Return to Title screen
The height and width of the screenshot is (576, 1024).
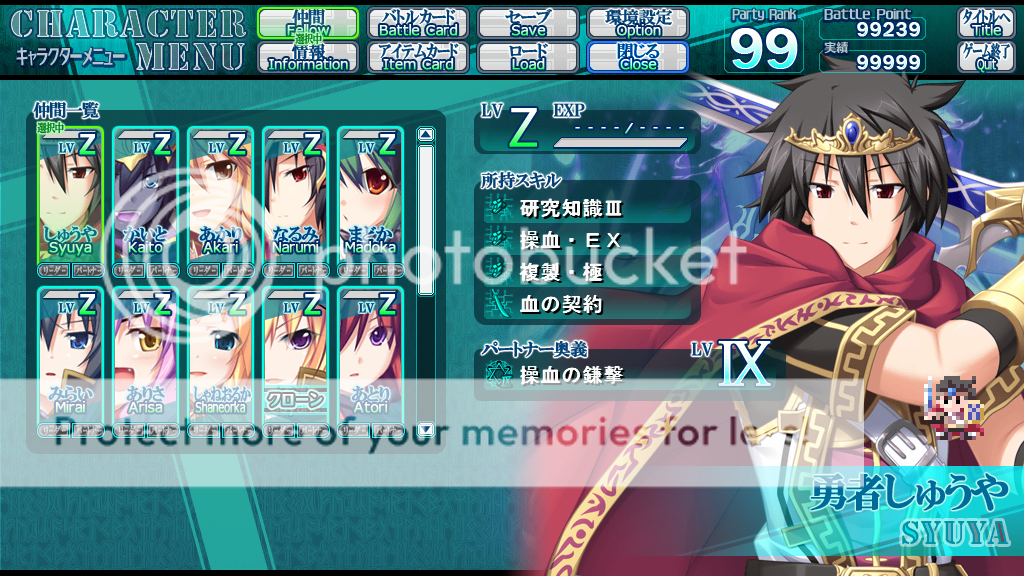coord(986,24)
